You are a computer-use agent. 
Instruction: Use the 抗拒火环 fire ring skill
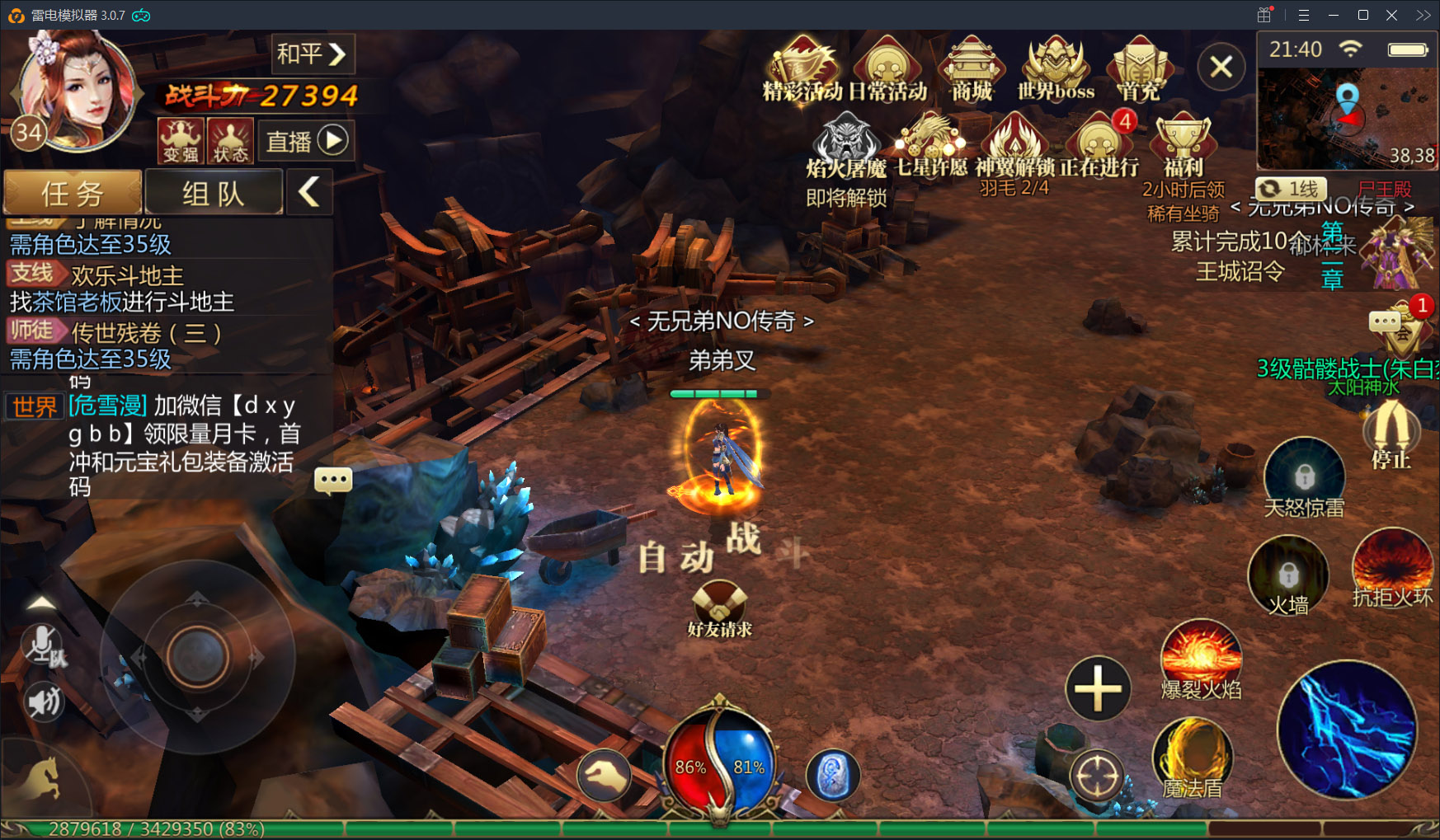[1392, 569]
